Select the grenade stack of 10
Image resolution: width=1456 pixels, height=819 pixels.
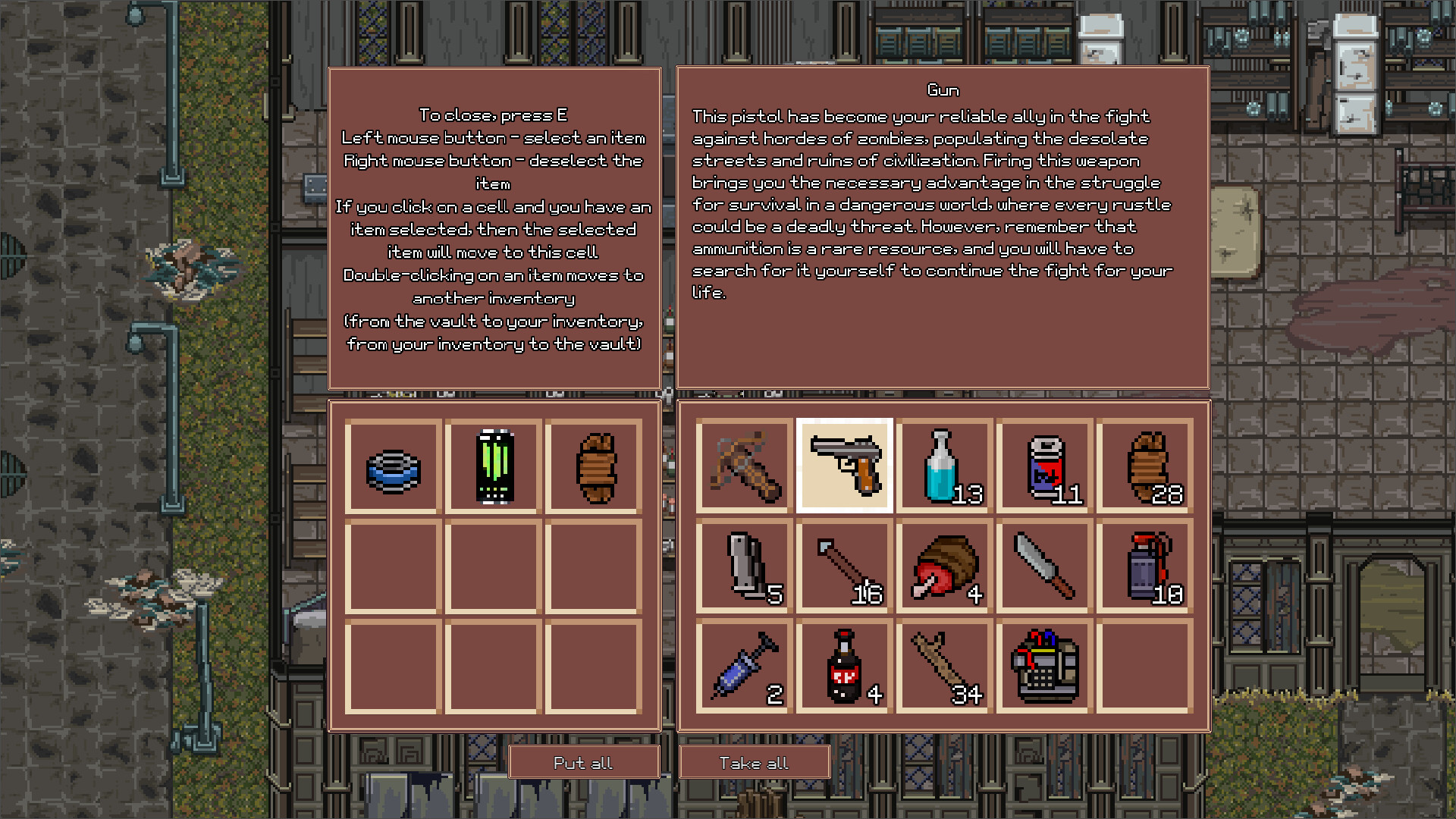click(1144, 566)
